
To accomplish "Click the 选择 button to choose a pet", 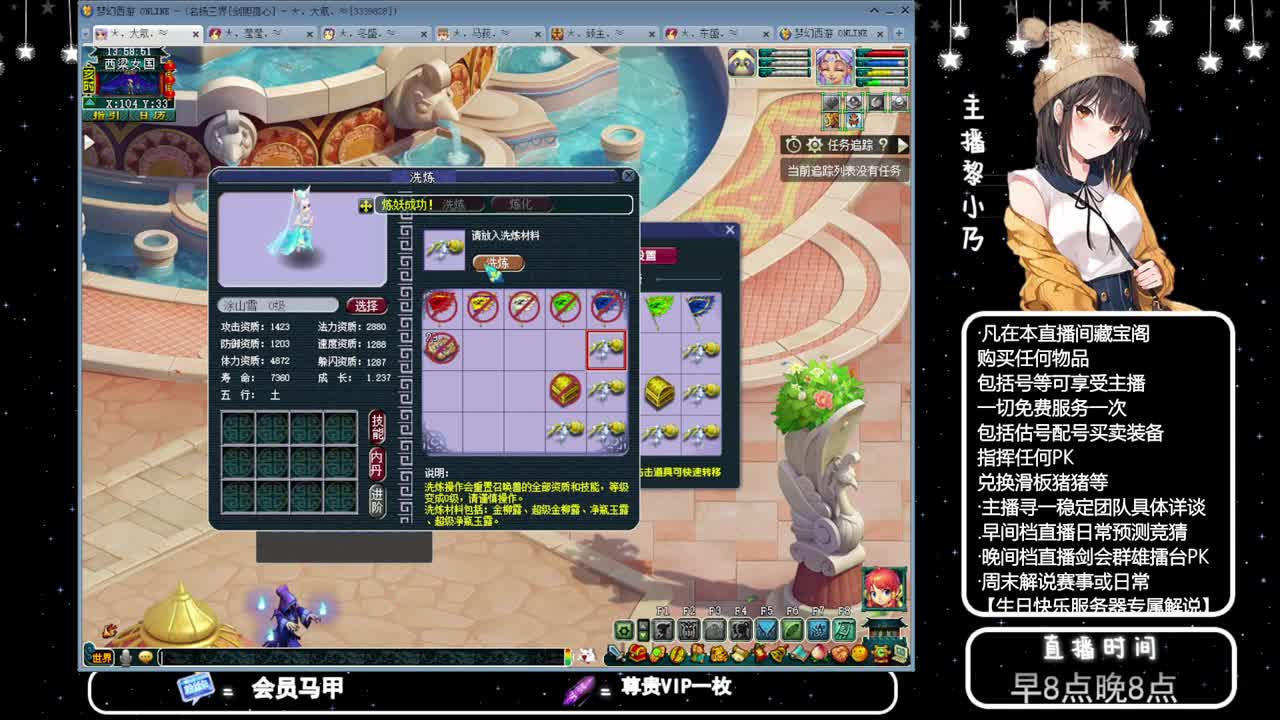I will point(366,305).
